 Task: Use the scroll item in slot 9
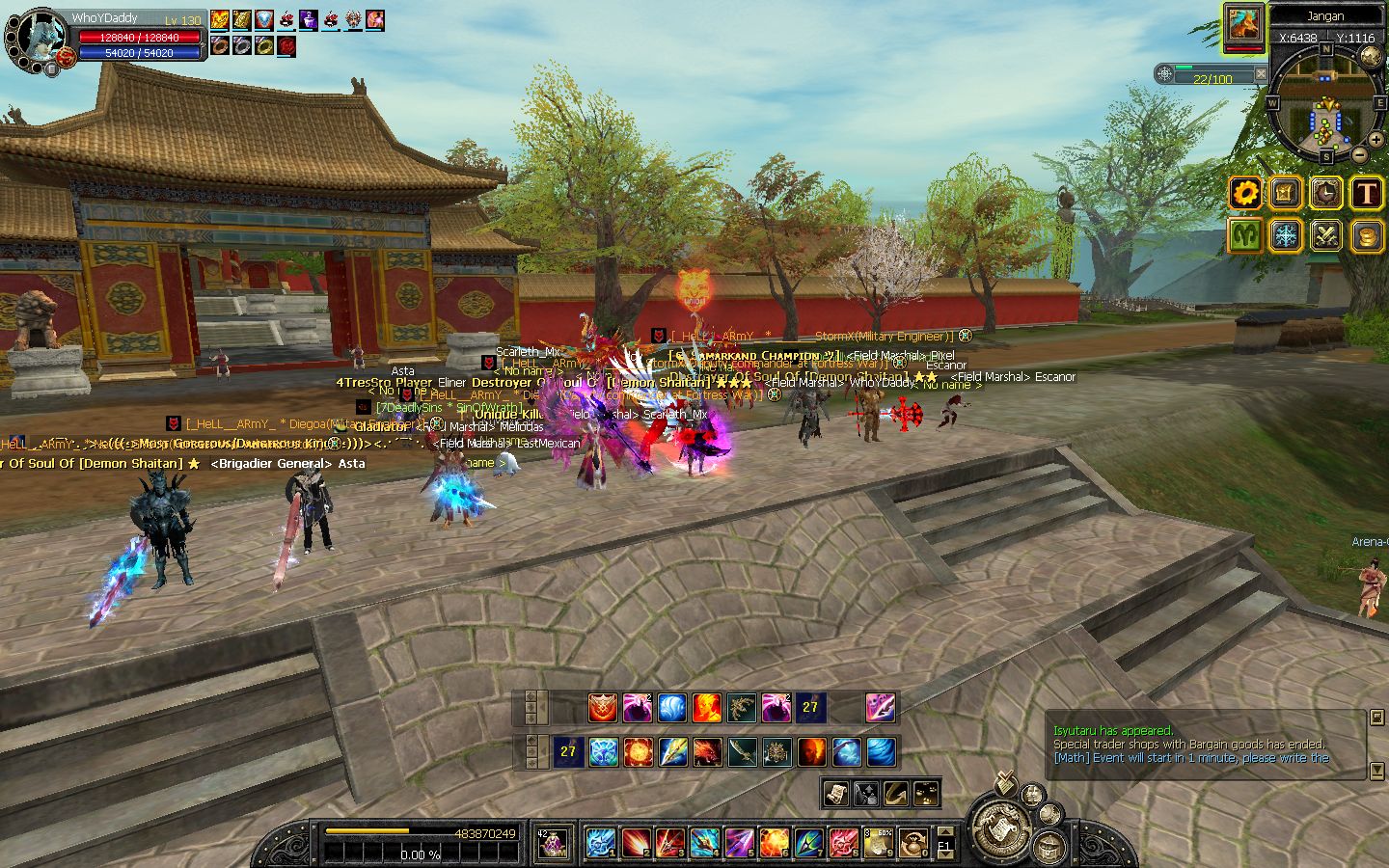point(878,843)
